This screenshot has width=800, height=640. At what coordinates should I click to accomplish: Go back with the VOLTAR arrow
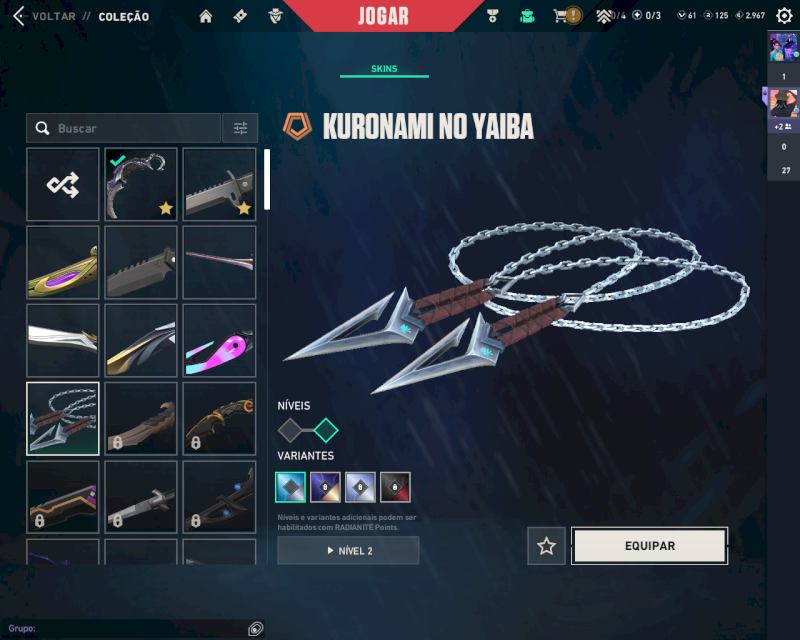[x=19, y=16]
